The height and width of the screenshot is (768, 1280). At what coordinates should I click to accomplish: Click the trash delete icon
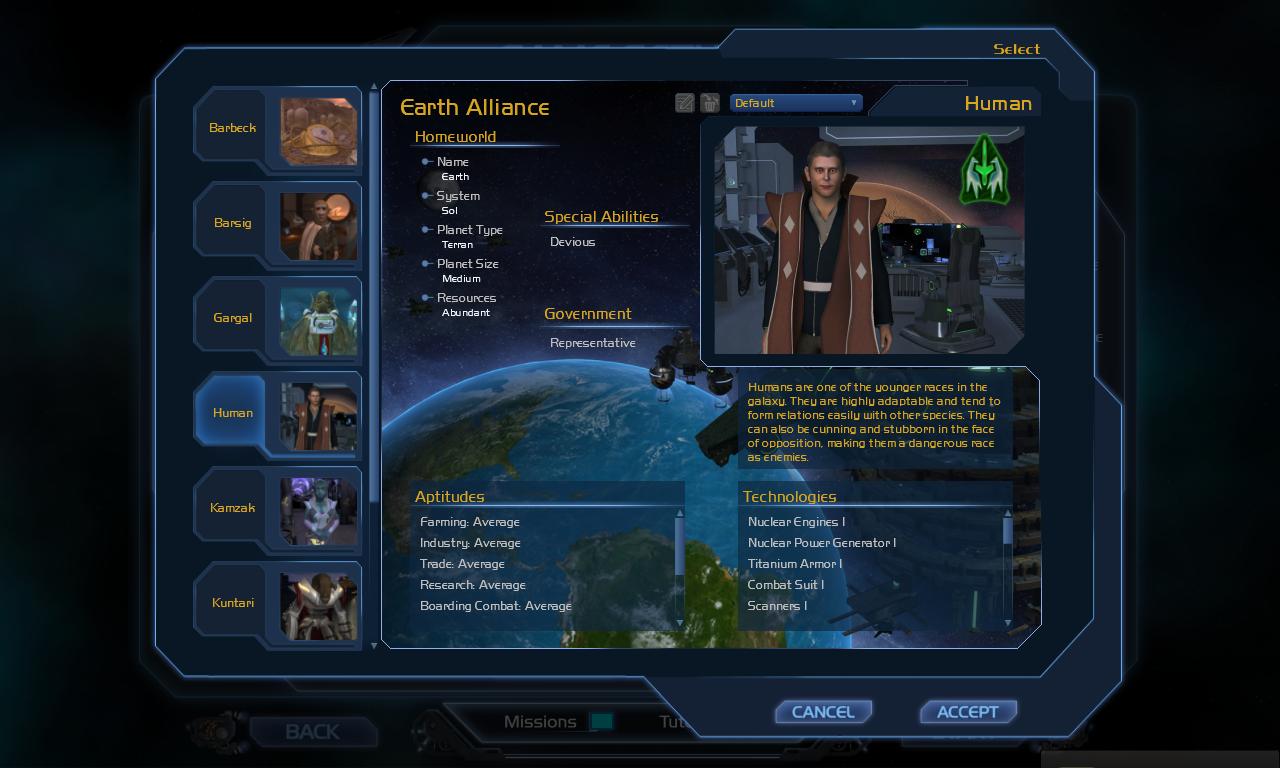[710, 103]
